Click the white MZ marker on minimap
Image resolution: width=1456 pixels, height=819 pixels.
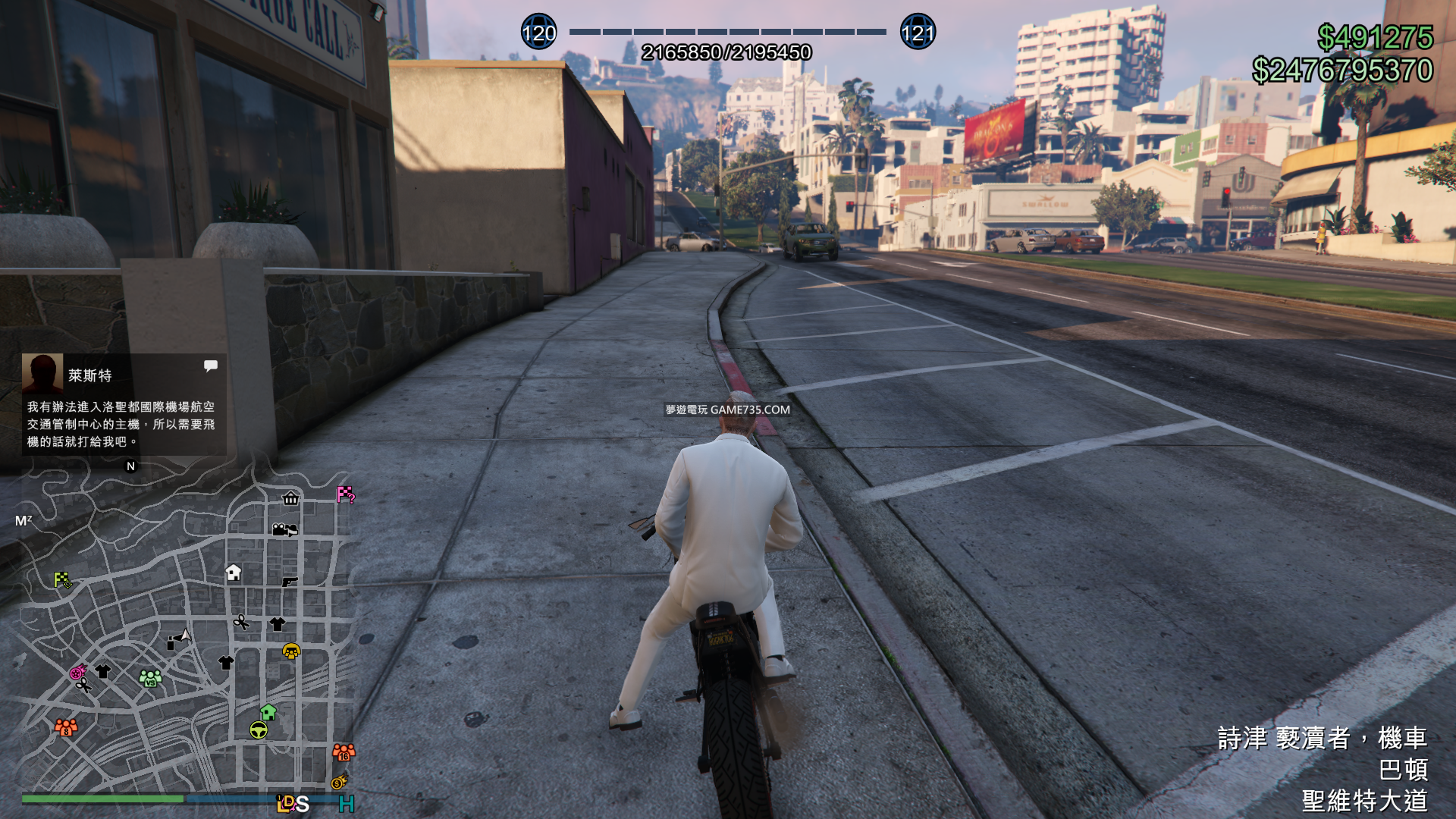(24, 521)
